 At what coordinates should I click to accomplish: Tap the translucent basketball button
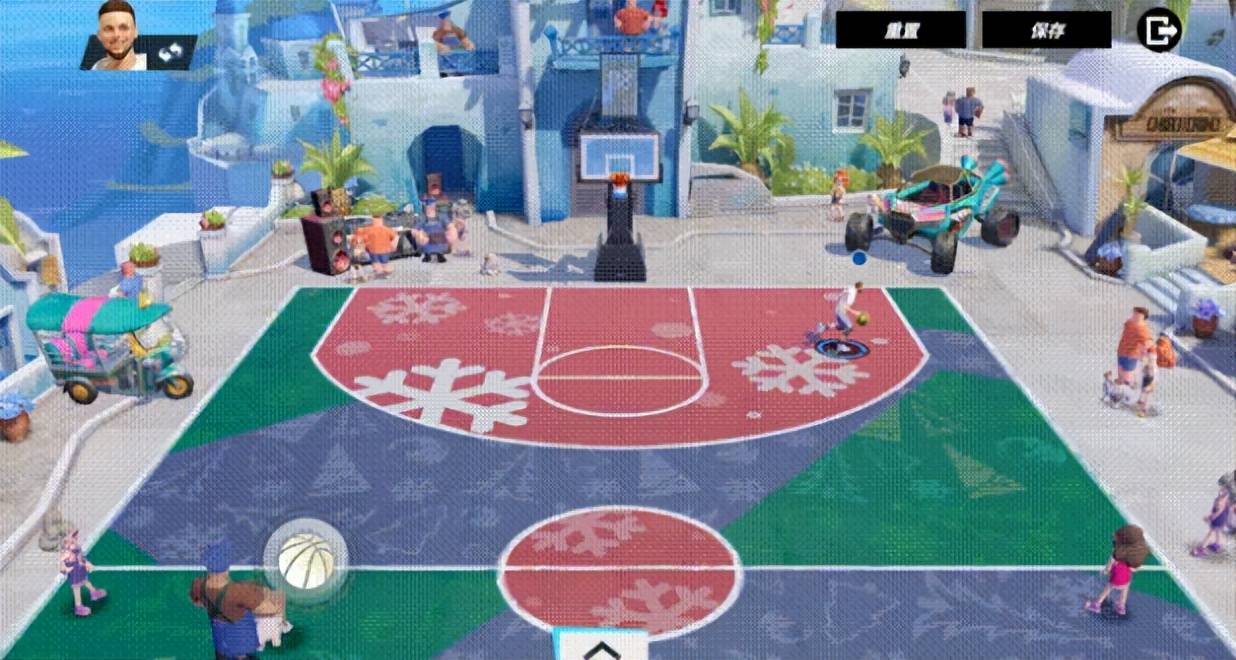point(305,560)
